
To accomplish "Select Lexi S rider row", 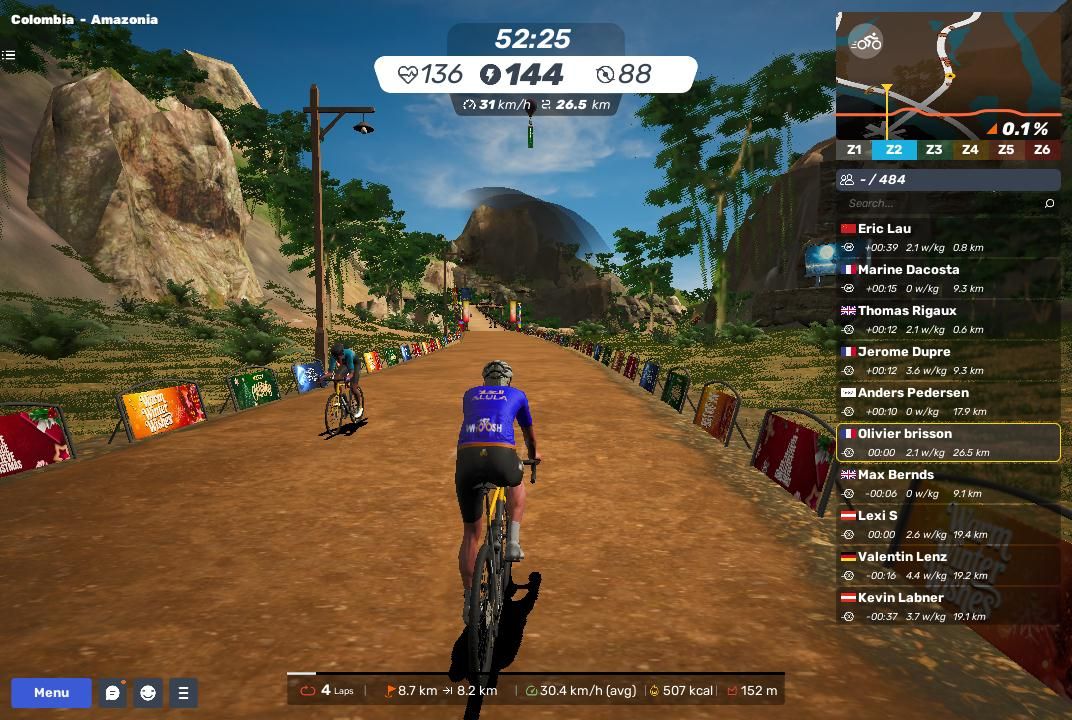I will [948, 524].
